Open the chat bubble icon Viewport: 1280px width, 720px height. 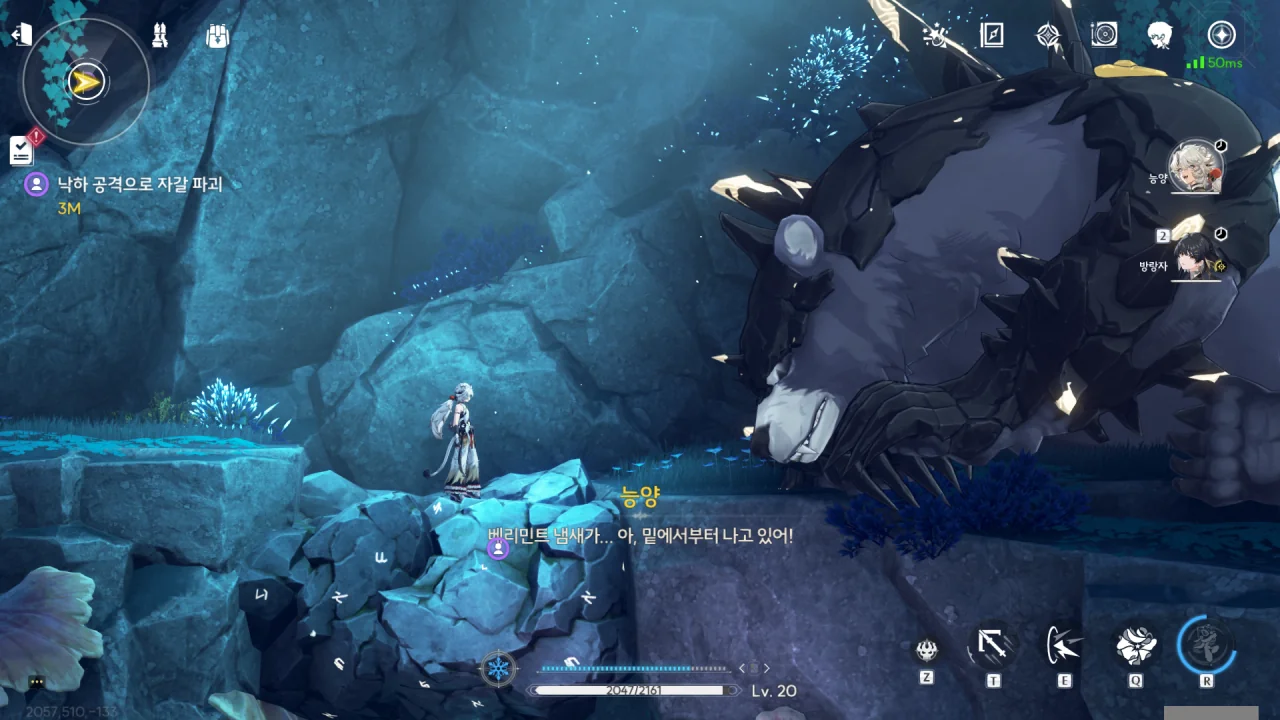36,682
